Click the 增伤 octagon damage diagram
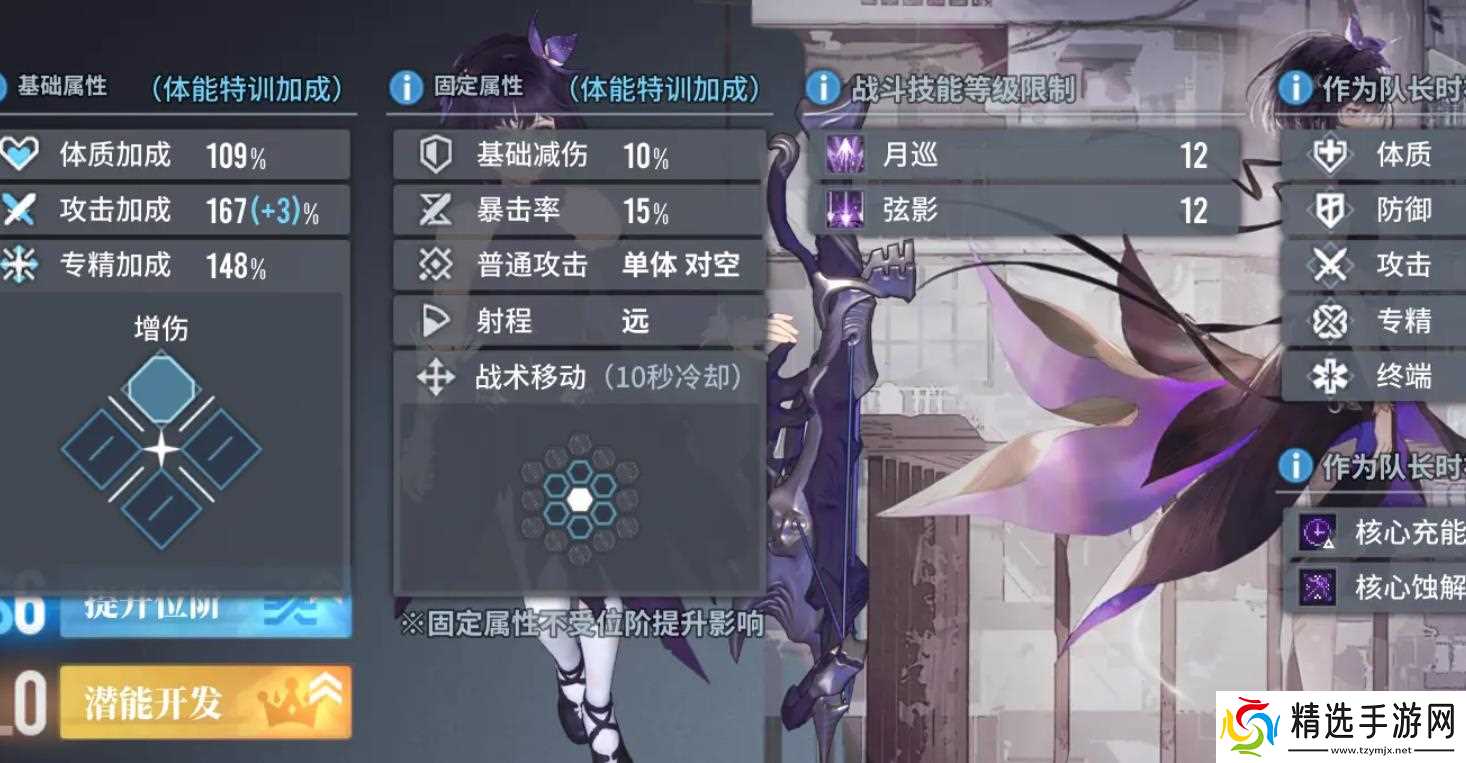The width and height of the screenshot is (1466, 763). (160, 388)
